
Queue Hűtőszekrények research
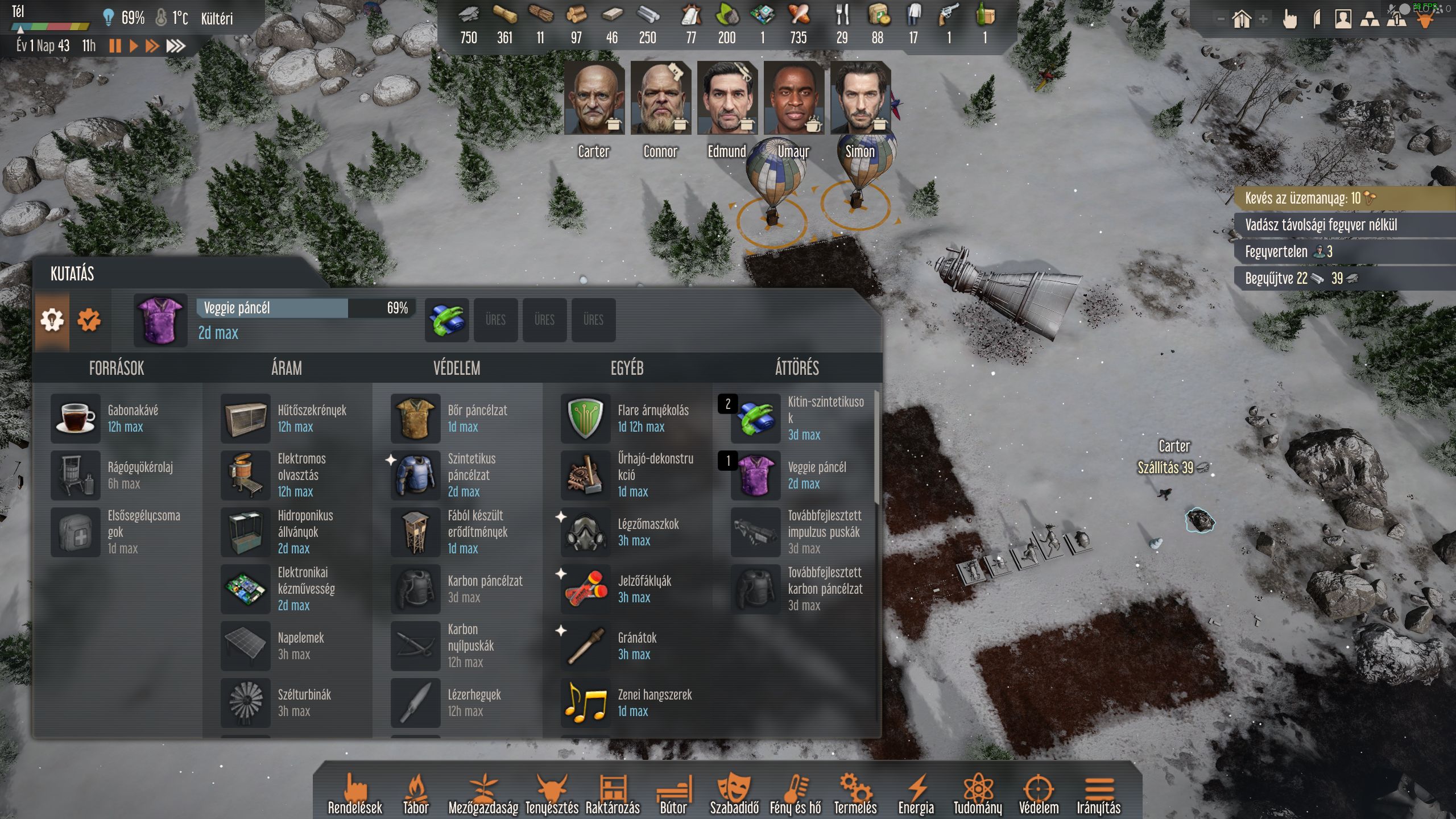(246, 418)
